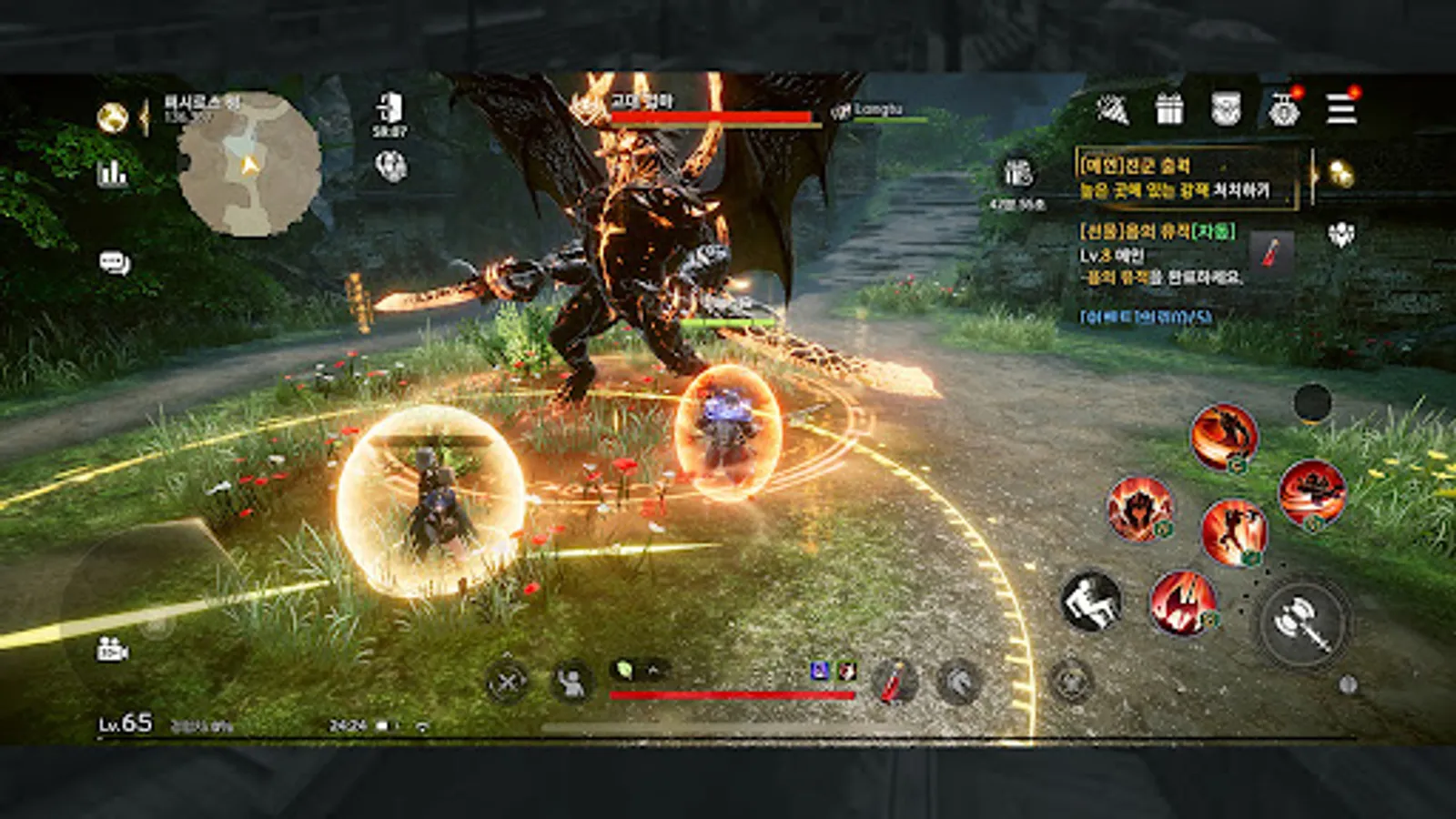The image size is (1456, 819).
Task: Open the bar chart statistics icon
Action: pos(113,173)
